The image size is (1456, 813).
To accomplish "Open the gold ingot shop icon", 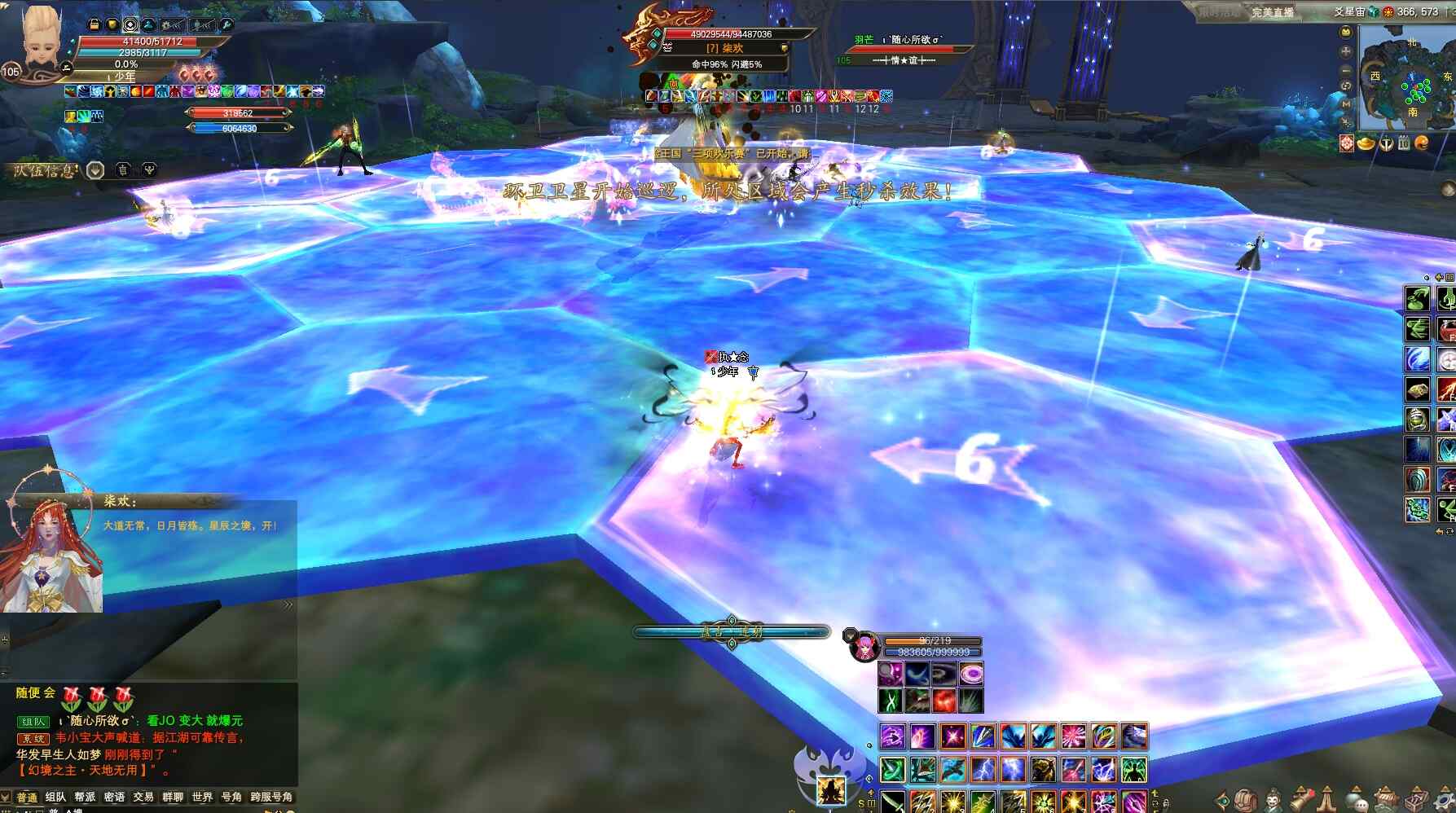I will click(1366, 144).
